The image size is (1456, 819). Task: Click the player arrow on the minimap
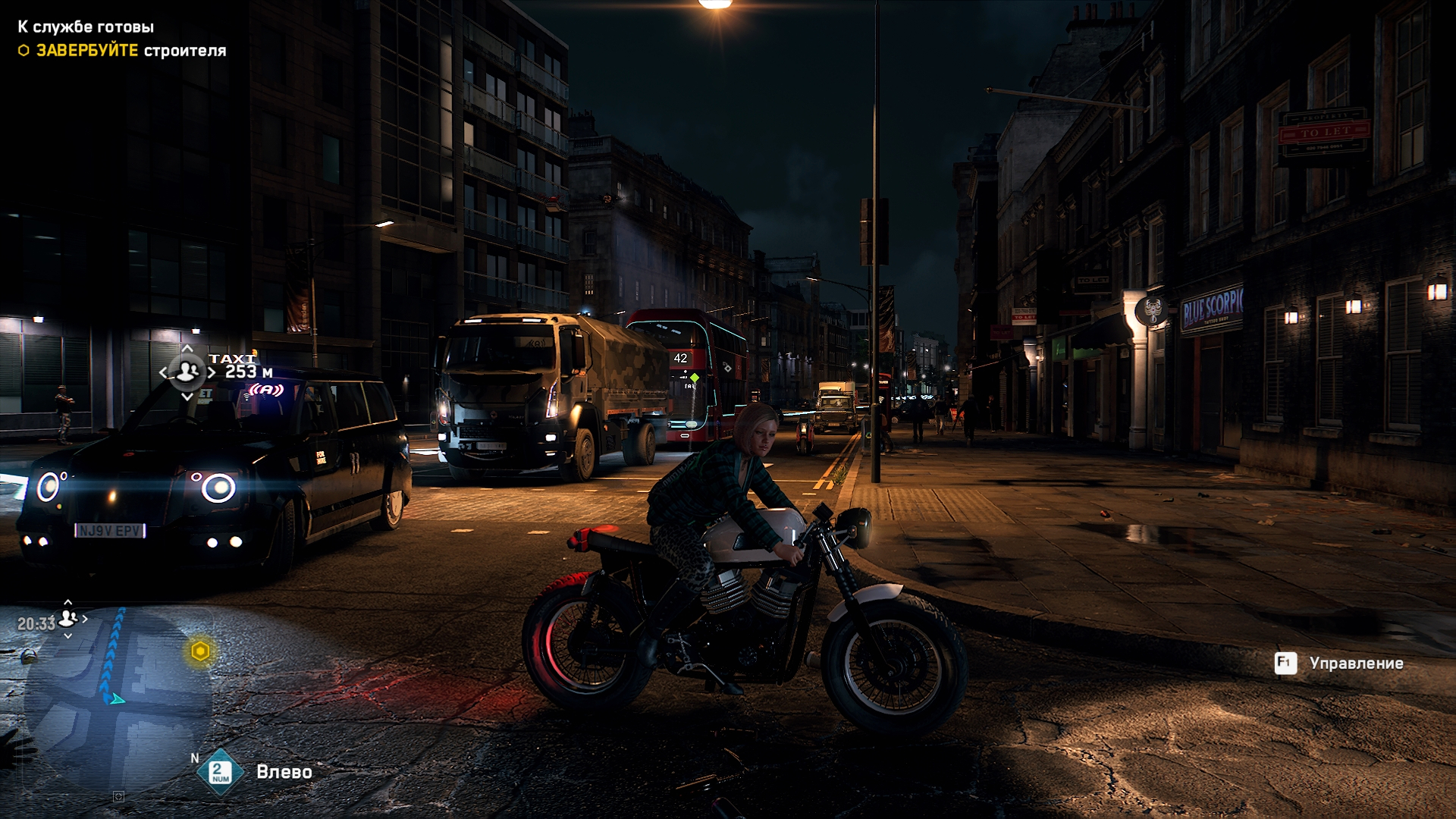click(117, 698)
